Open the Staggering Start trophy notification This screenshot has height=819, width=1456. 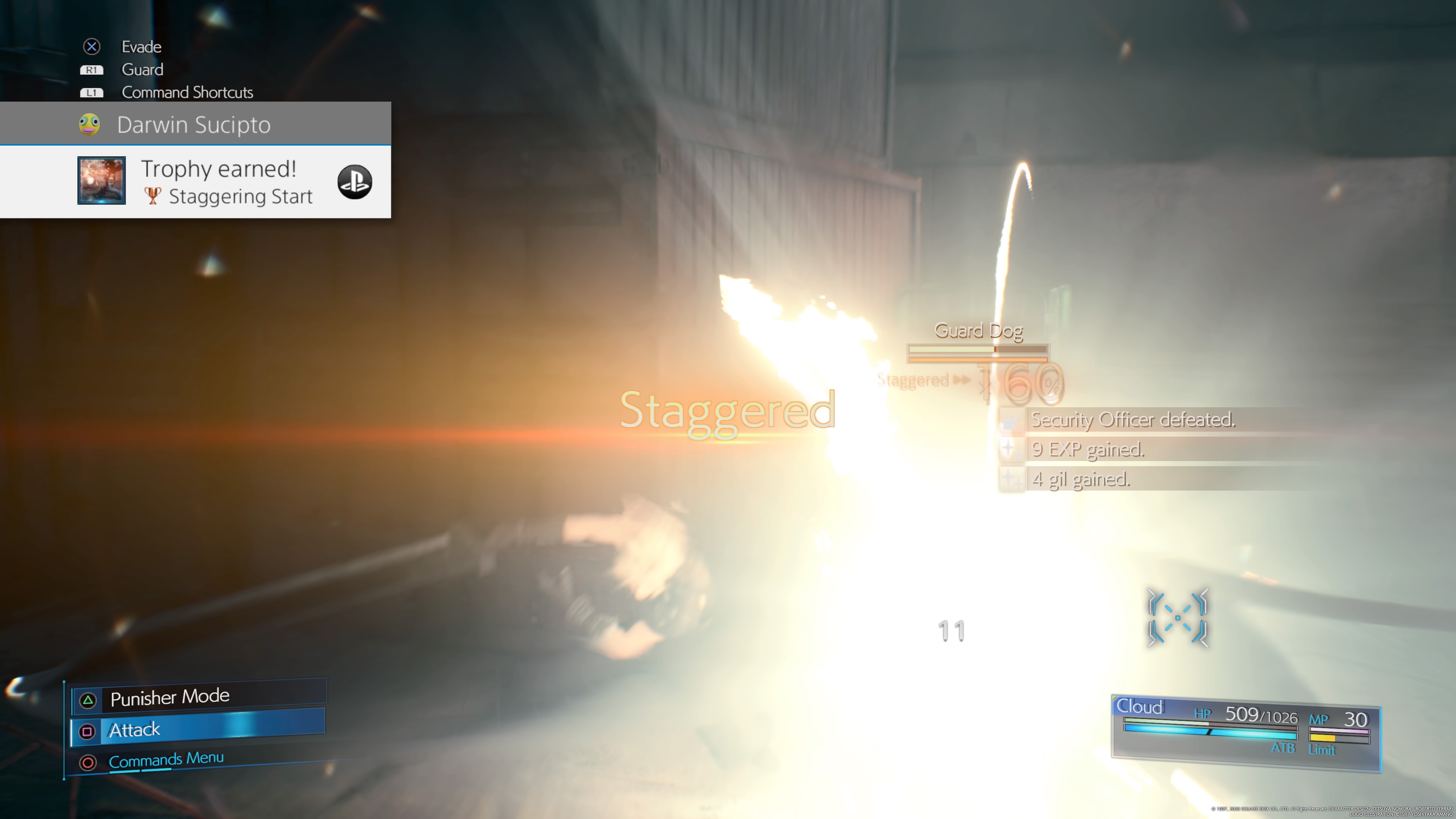[226, 182]
